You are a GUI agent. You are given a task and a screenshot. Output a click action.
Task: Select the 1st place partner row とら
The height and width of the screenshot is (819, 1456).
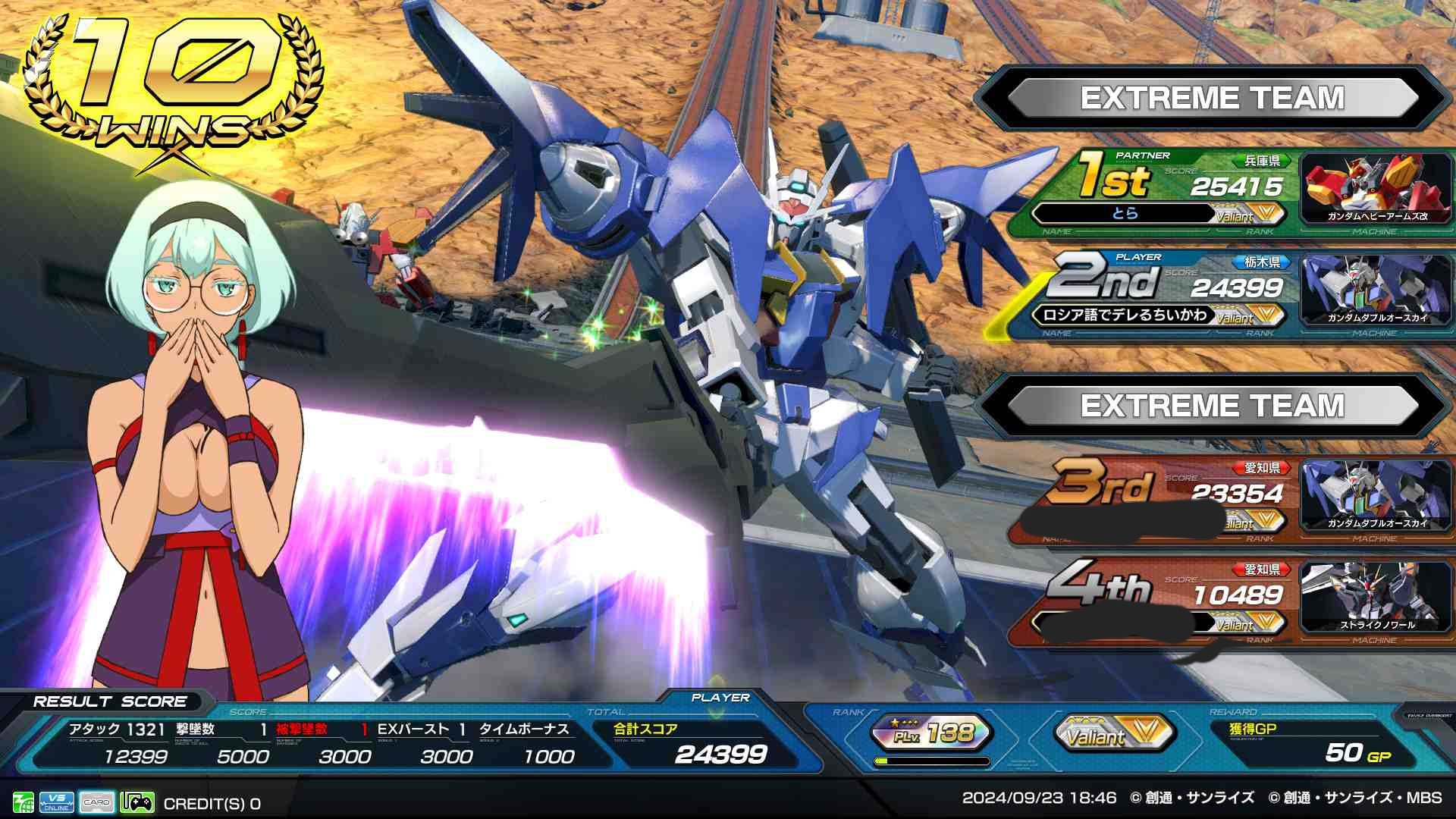[x=1160, y=191]
